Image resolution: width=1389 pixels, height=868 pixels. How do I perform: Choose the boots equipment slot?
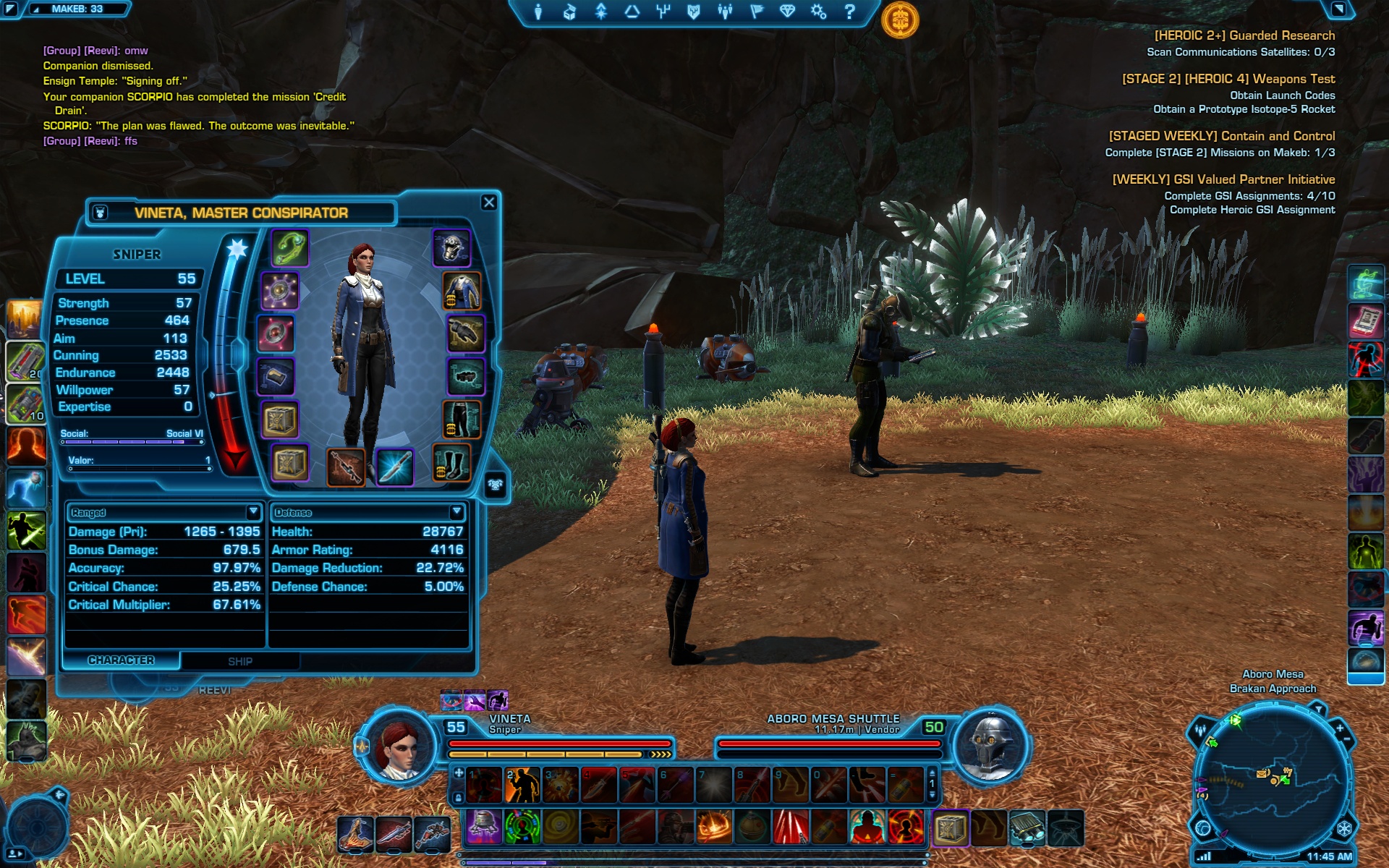pyautogui.click(x=451, y=463)
